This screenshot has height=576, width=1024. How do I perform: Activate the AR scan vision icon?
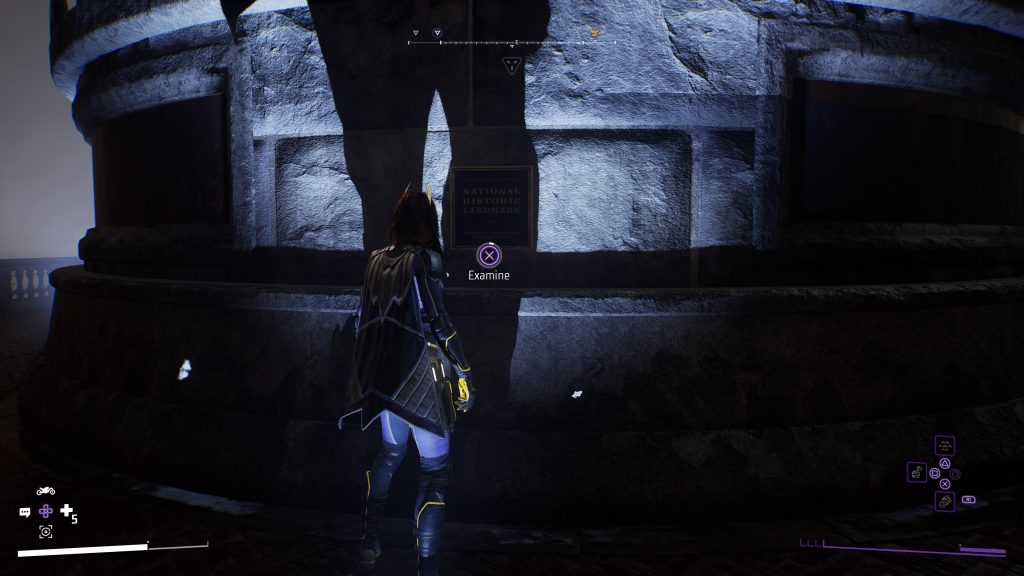point(46,532)
